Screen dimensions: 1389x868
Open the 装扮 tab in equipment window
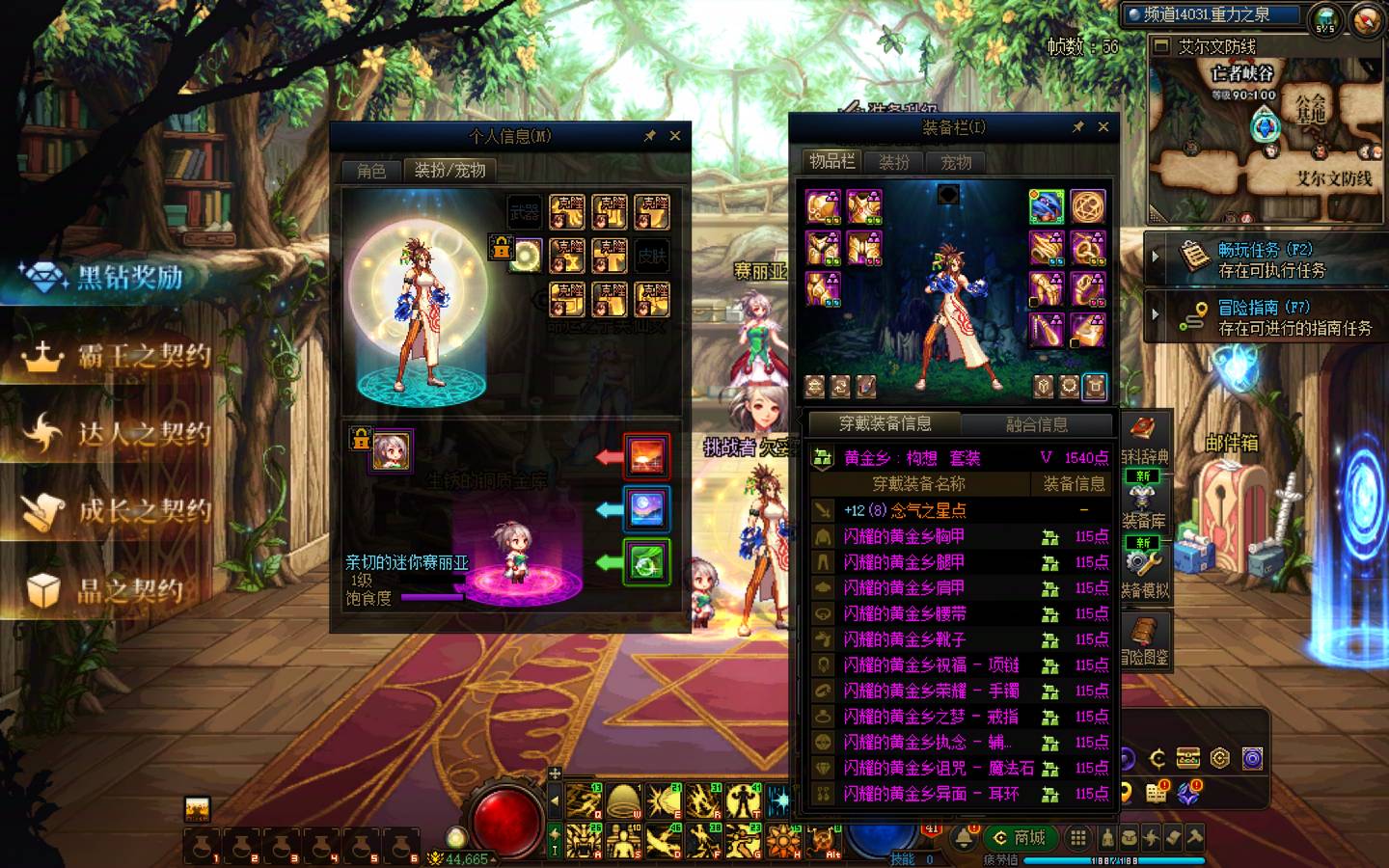(x=894, y=162)
